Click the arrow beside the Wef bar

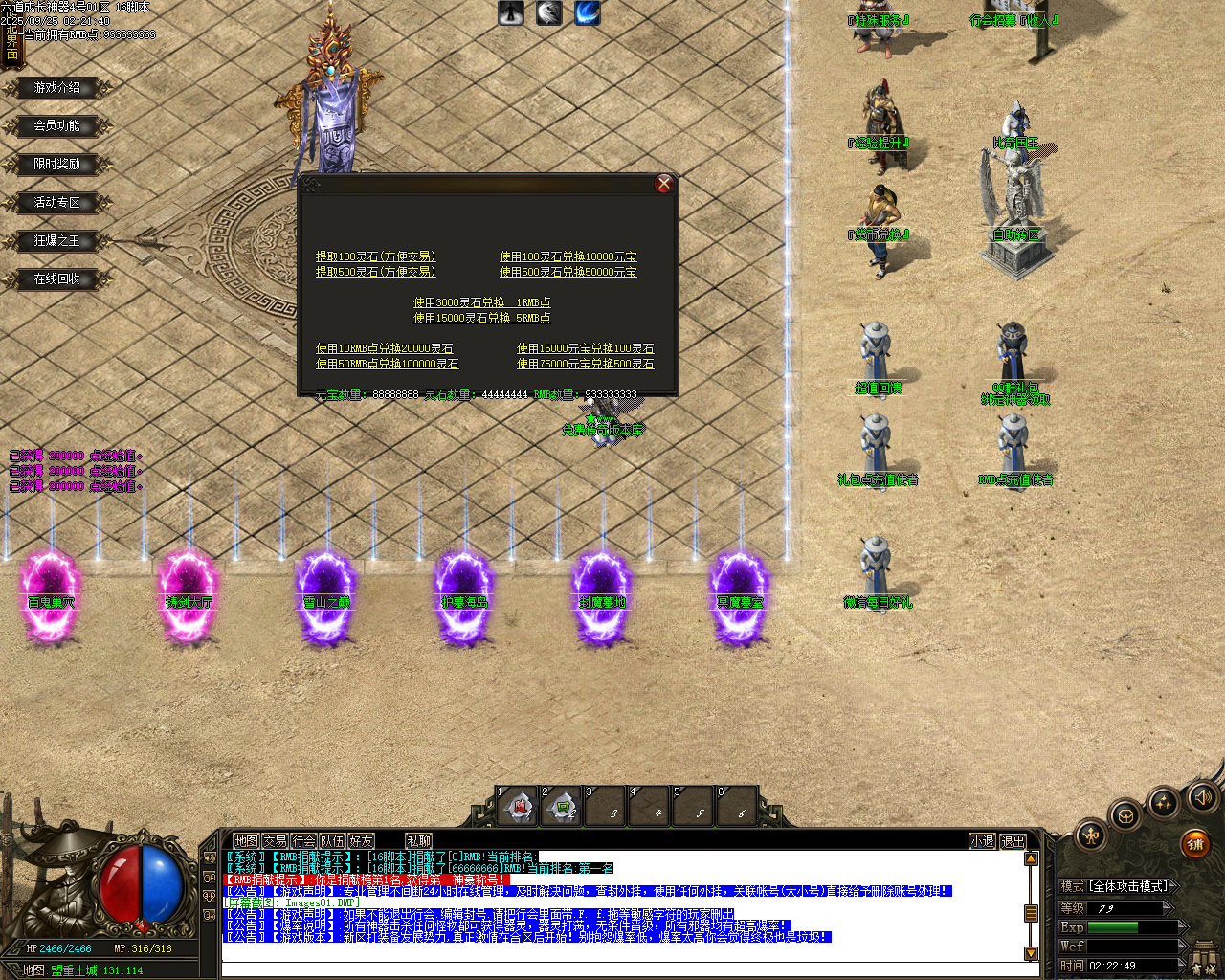click(1181, 946)
